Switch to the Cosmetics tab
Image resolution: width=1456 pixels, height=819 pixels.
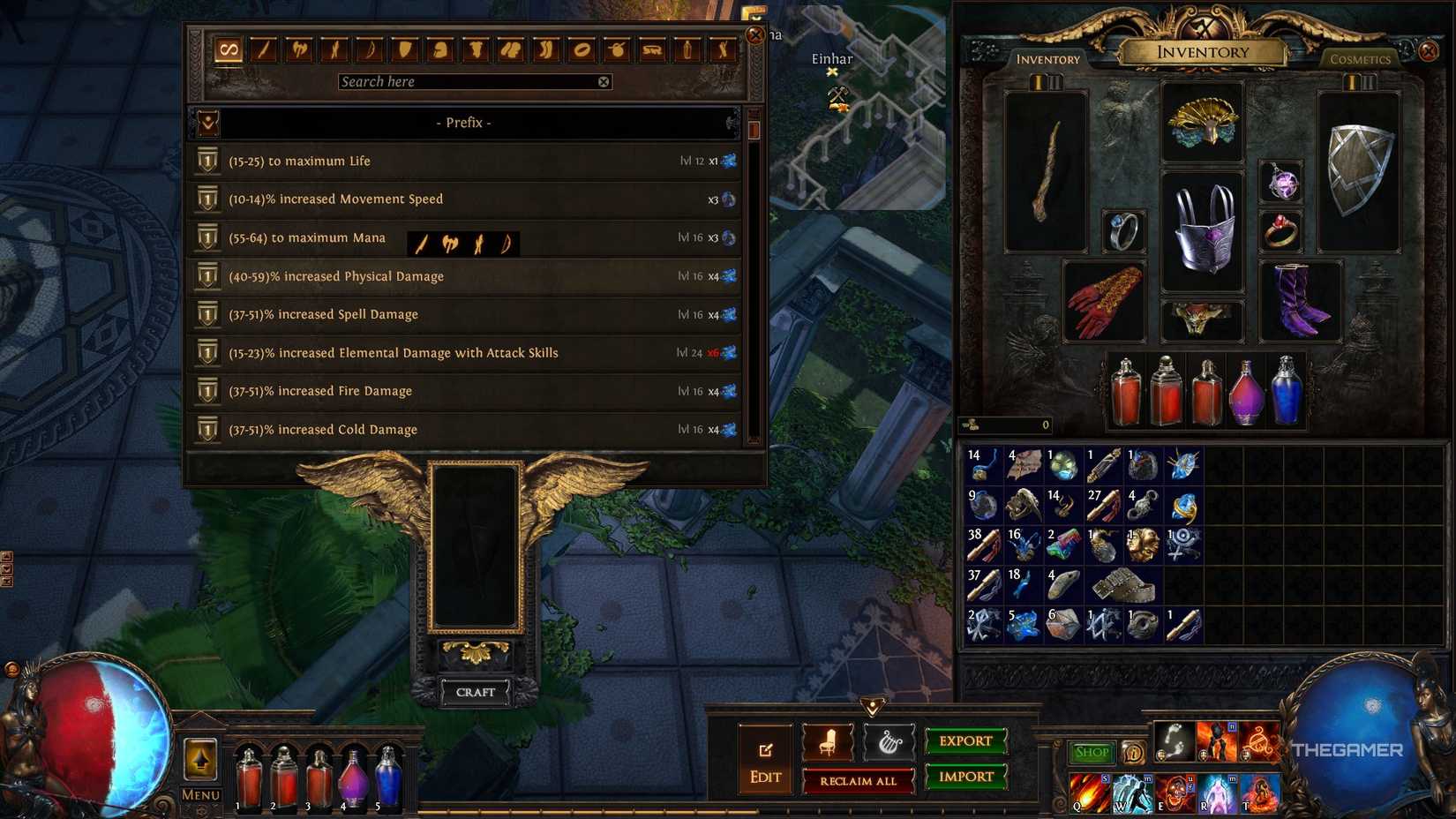[1359, 59]
